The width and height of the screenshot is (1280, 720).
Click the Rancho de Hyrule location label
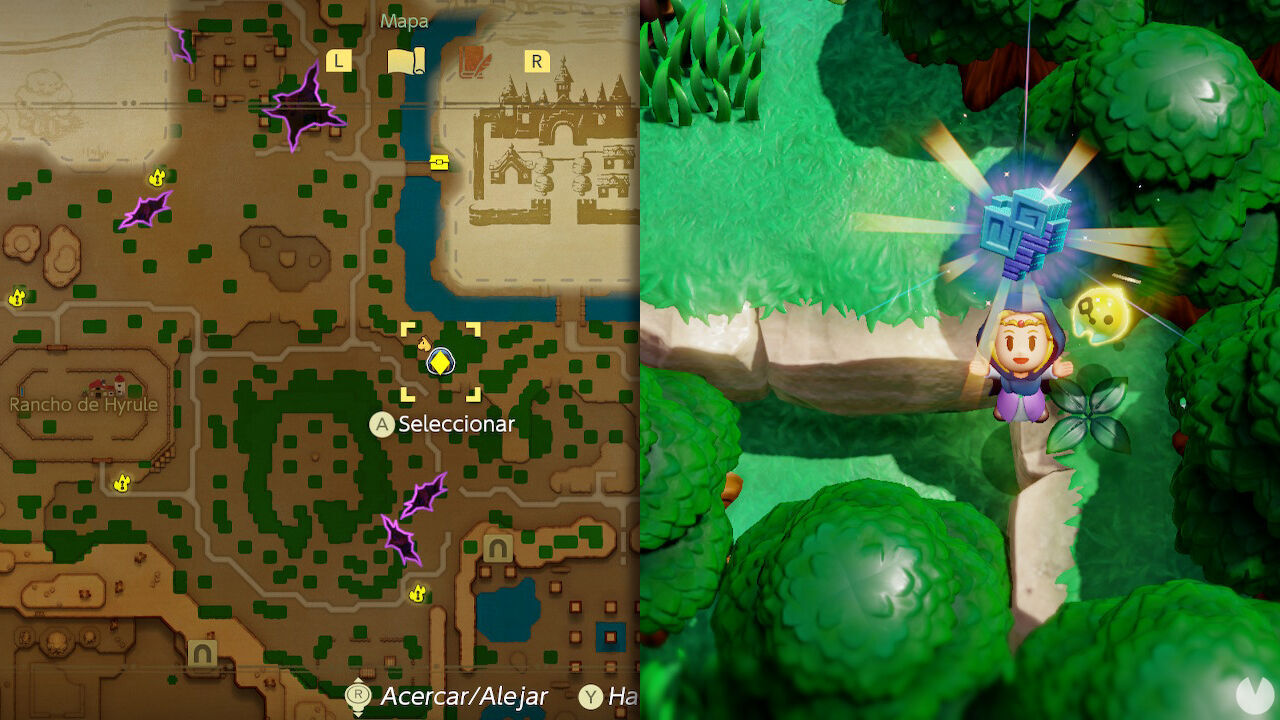pyautogui.click(x=86, y=404)
